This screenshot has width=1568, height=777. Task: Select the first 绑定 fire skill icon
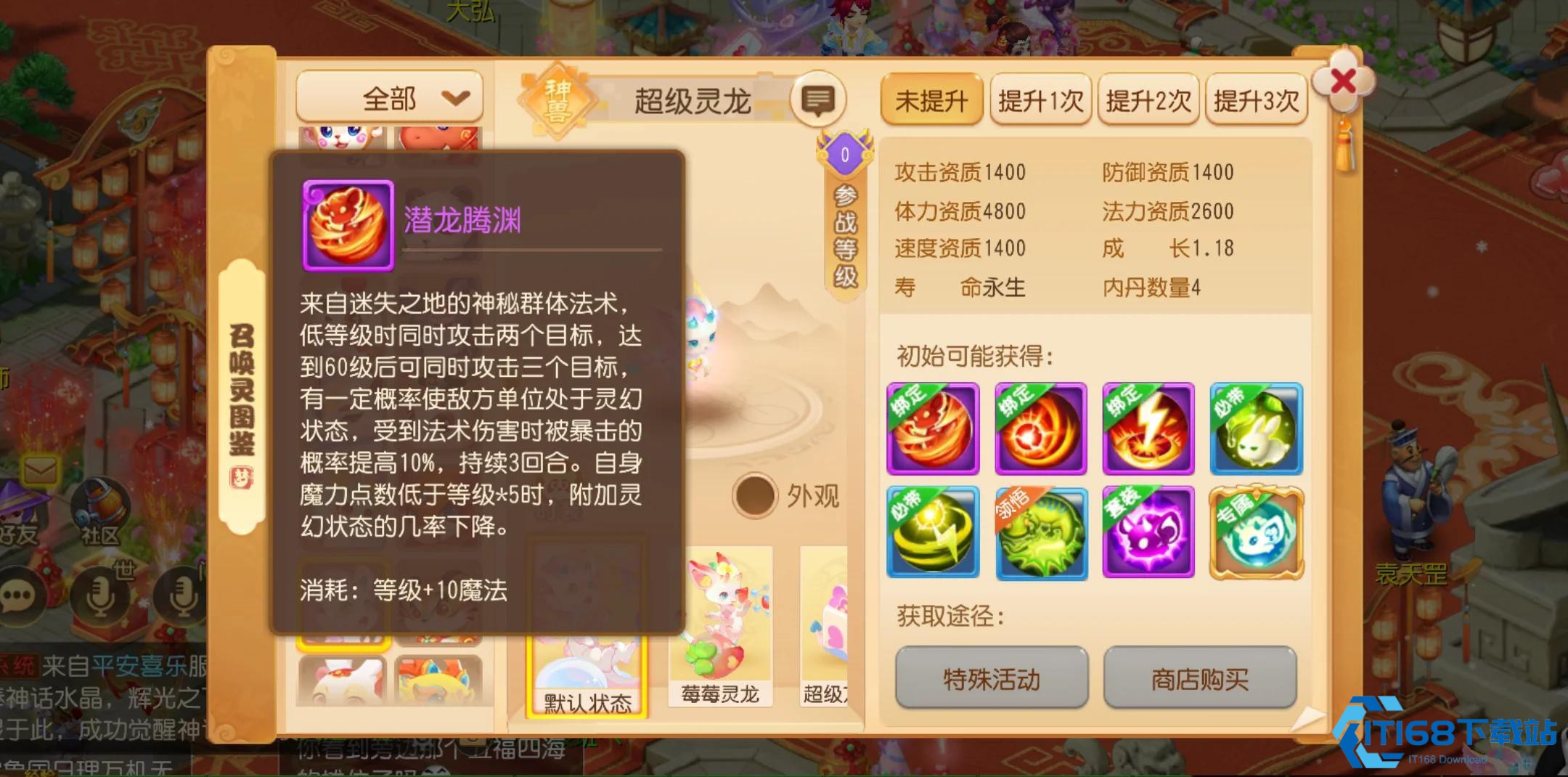coord(933,428)
